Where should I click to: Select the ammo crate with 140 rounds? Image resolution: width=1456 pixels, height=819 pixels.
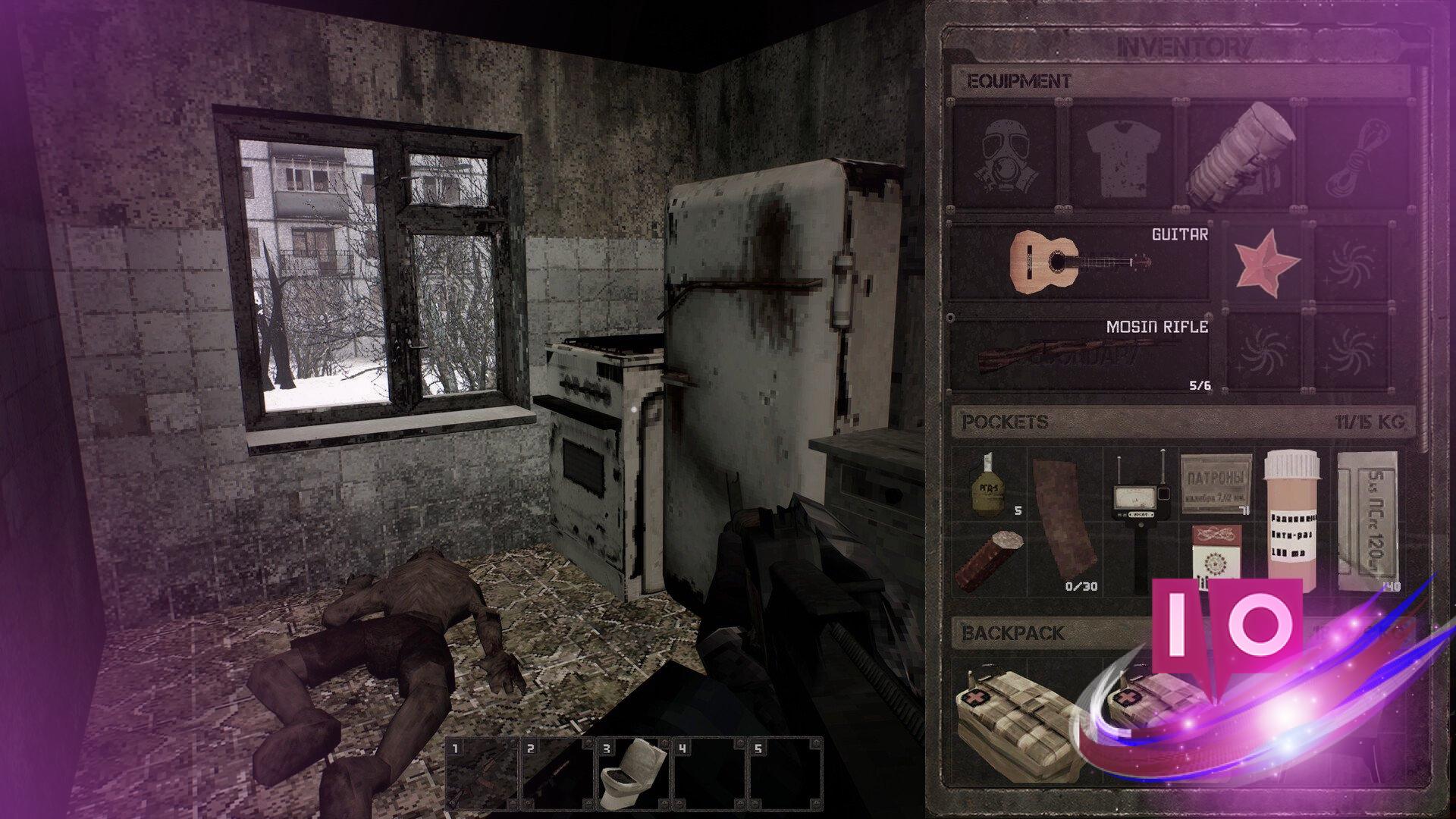click(x=1367, y=520)
